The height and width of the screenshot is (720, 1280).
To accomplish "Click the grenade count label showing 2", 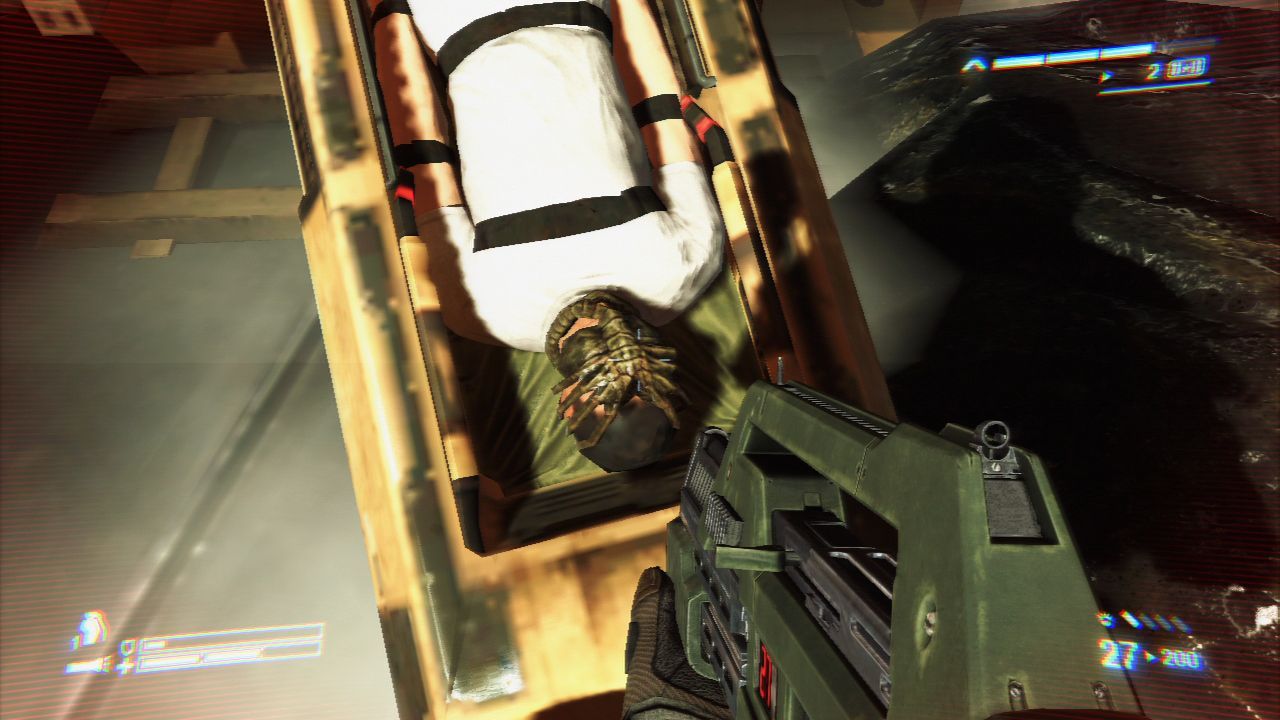I will (x=1154, y=68).
